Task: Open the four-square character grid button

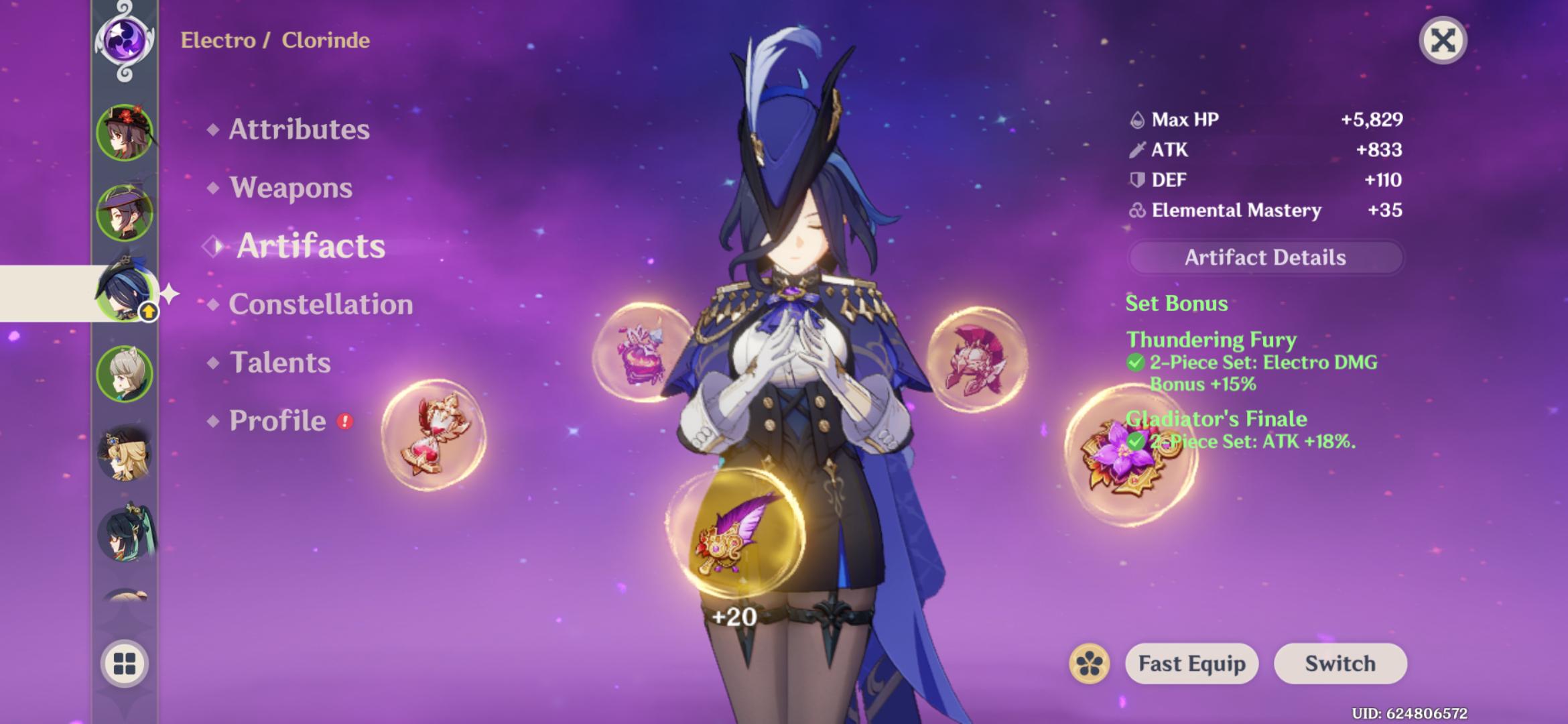Action: pos(125,664)
